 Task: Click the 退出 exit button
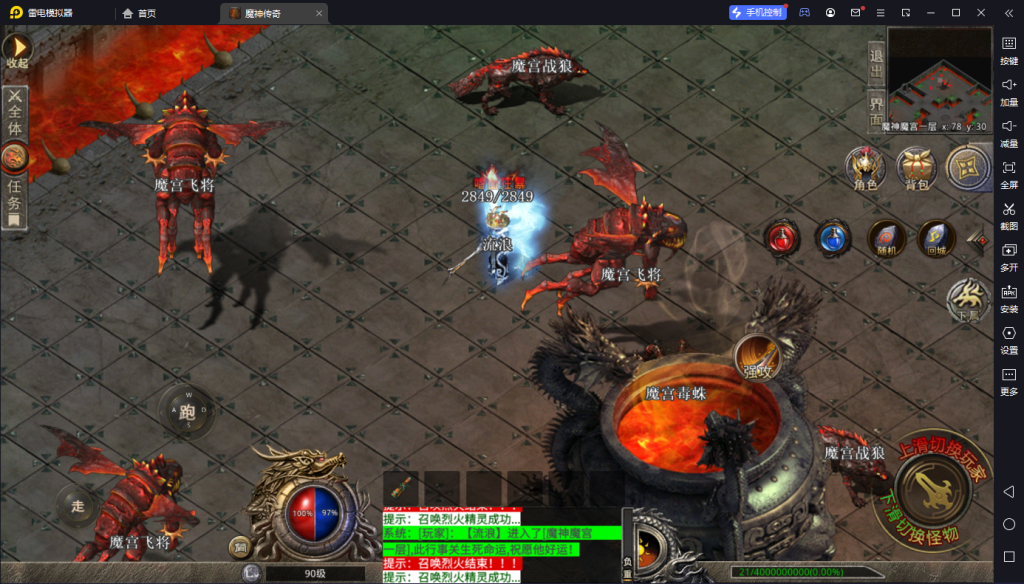(876, 63)
